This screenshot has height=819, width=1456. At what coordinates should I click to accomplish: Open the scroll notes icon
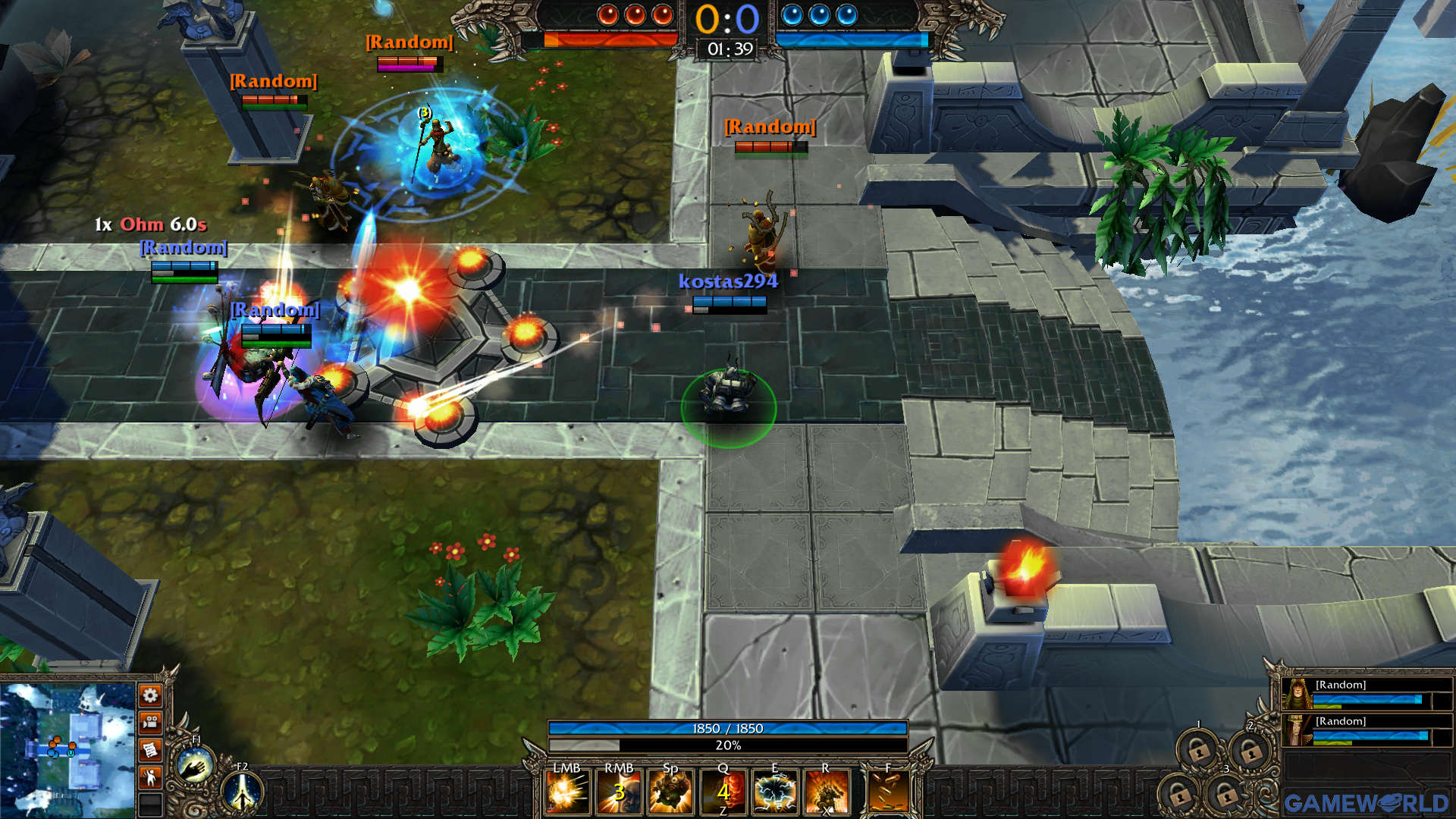pos(150,749)
